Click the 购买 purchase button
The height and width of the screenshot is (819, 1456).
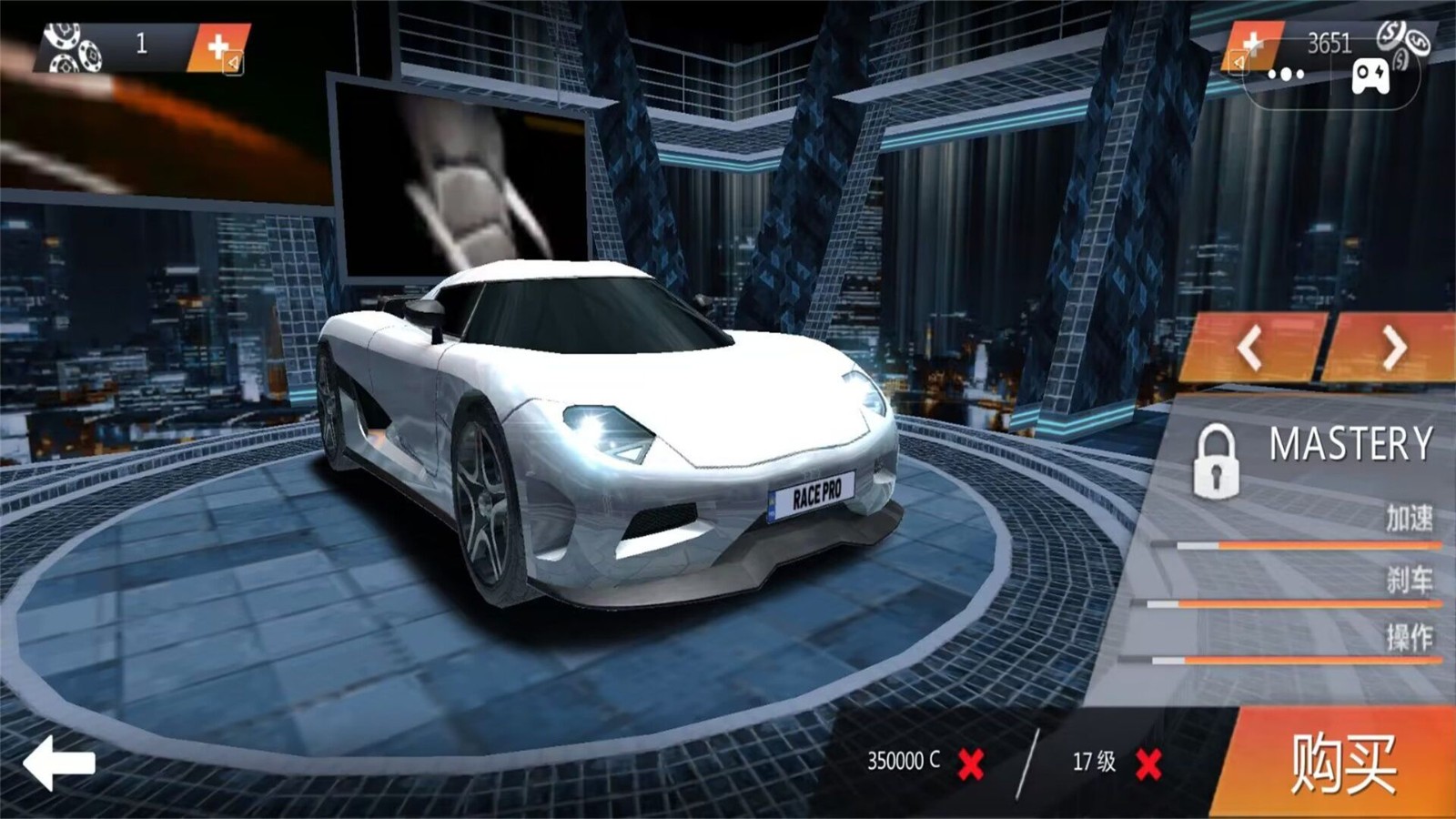[x=1342, y=763]
